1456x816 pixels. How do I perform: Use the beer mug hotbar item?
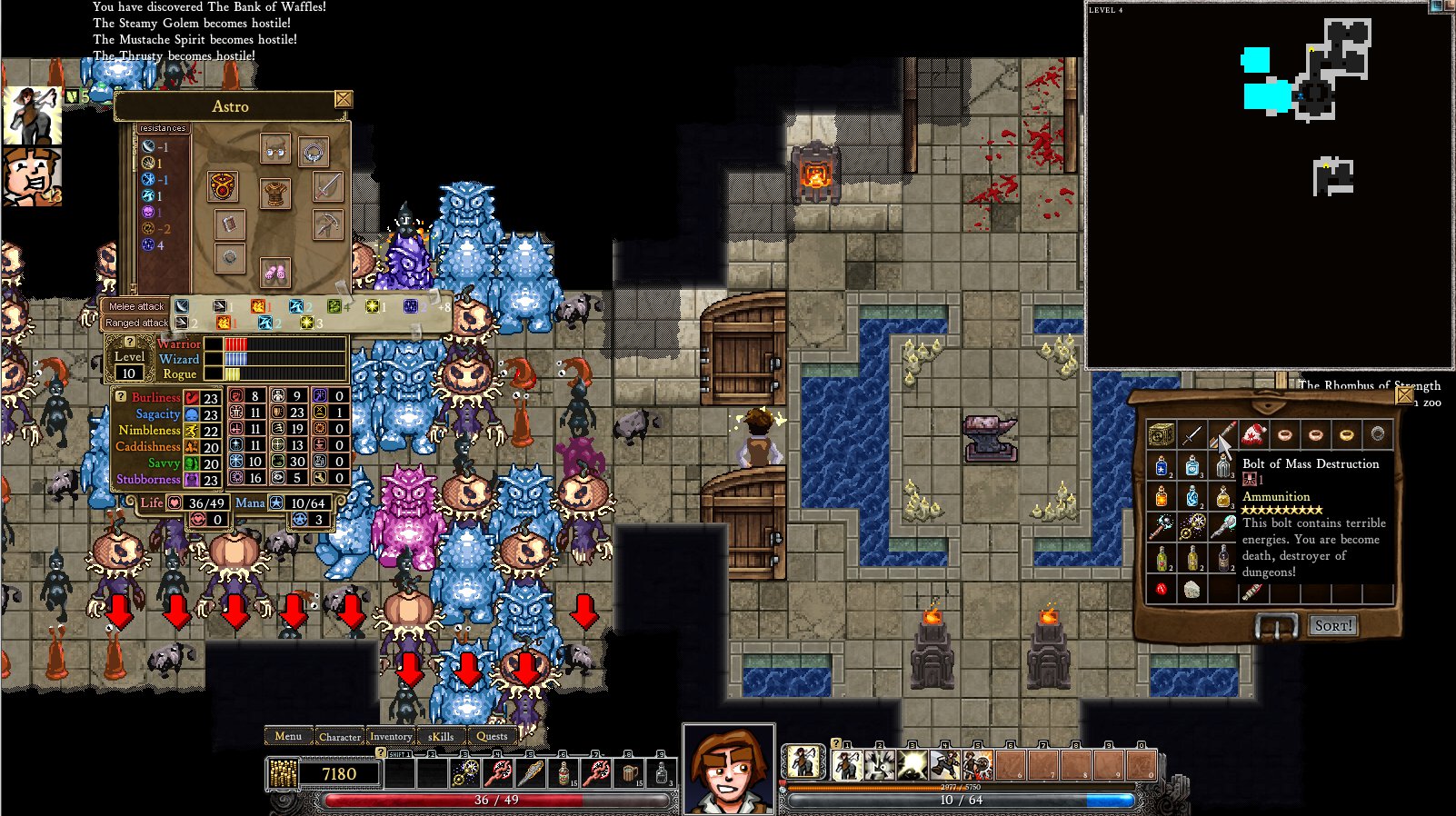(x=629, y=773)
